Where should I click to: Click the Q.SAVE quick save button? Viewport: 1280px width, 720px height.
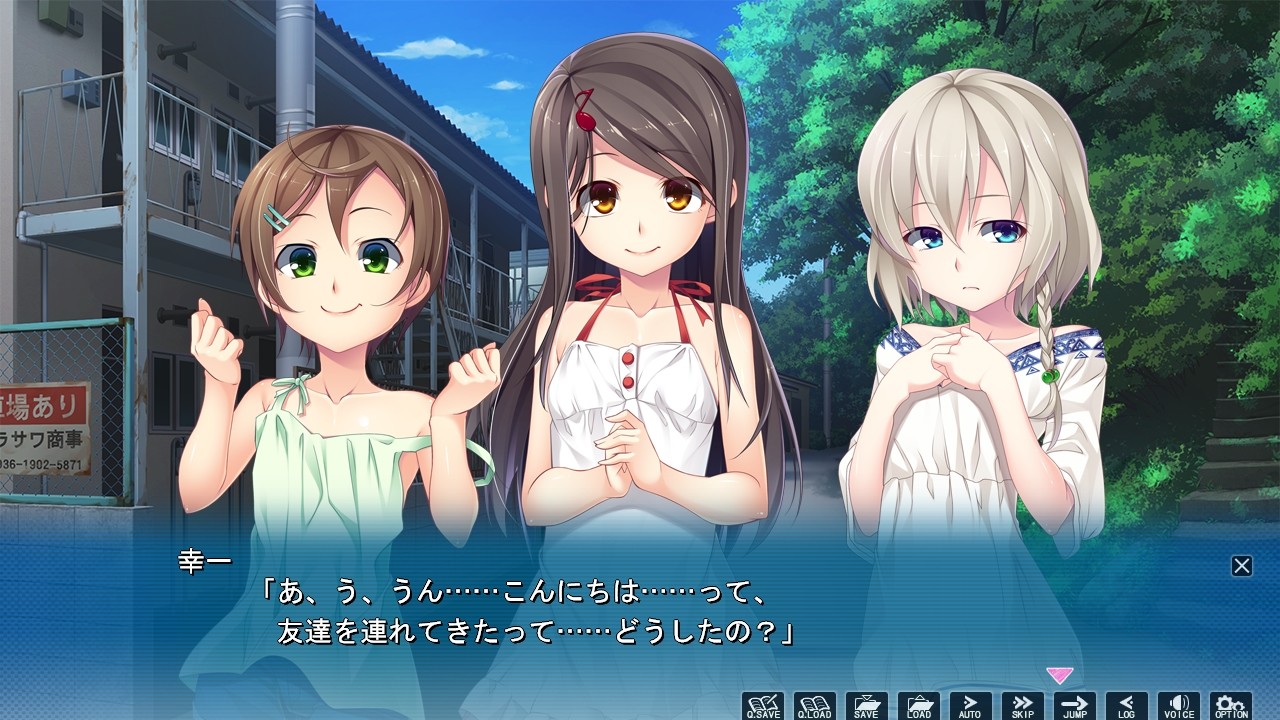point(763,706)
